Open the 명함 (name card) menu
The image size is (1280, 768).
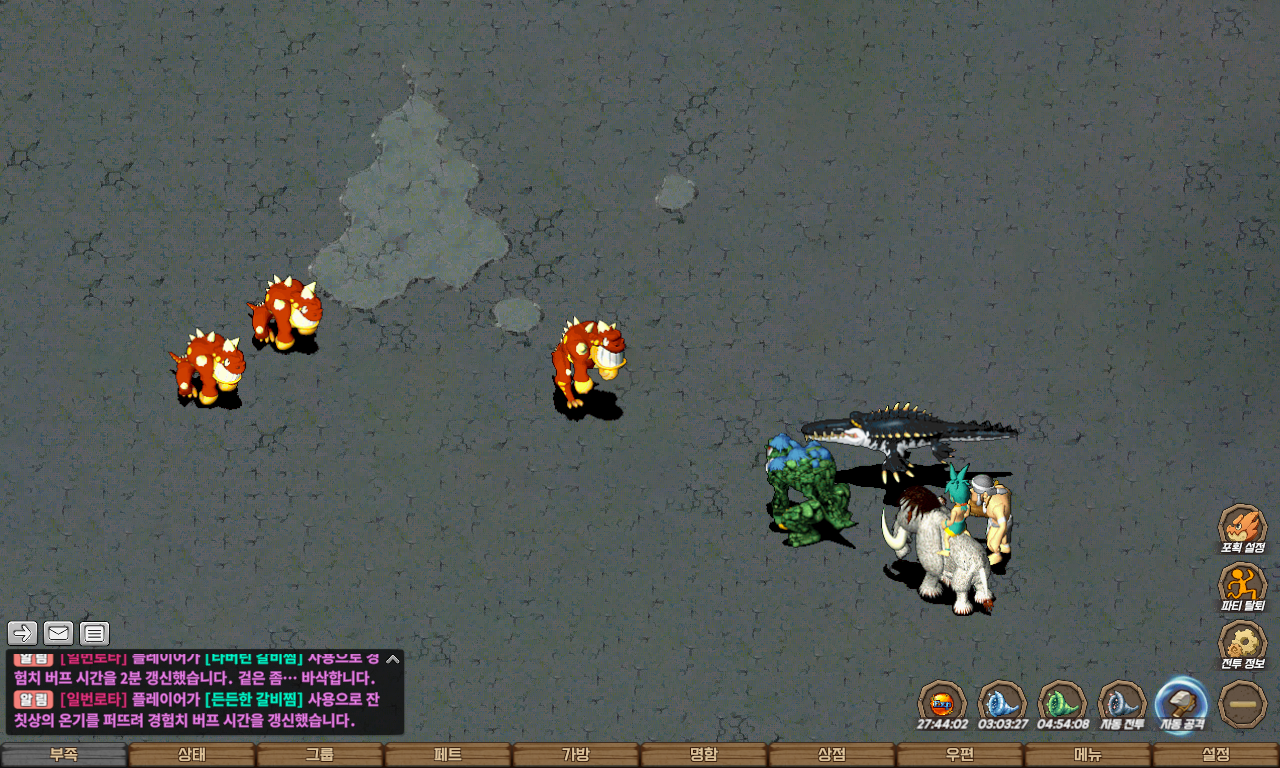point(704,755)
